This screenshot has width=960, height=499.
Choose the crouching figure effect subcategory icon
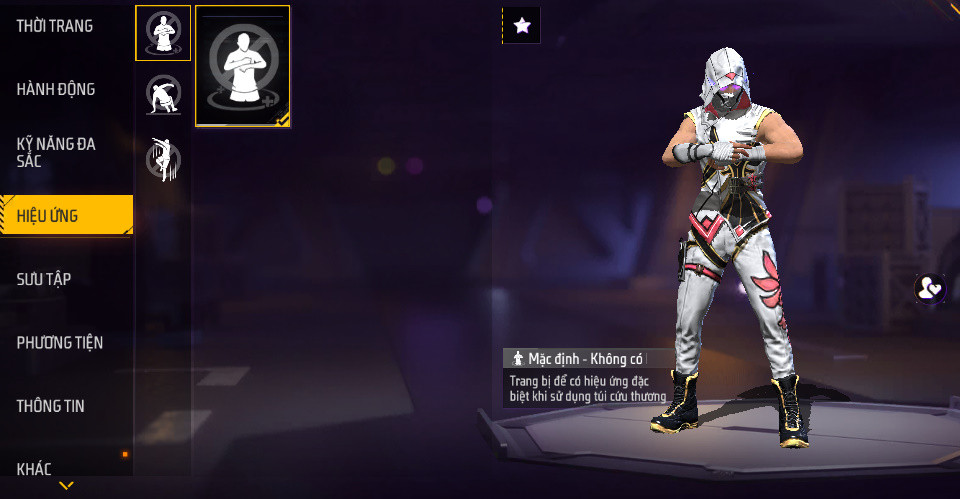[x=163, y=95]
